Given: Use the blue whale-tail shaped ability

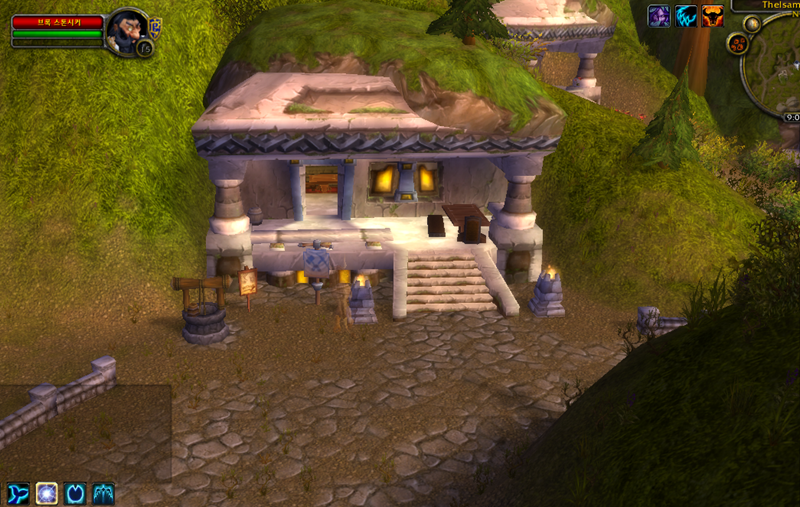Looking at the screenshot, I should (18, 493).
